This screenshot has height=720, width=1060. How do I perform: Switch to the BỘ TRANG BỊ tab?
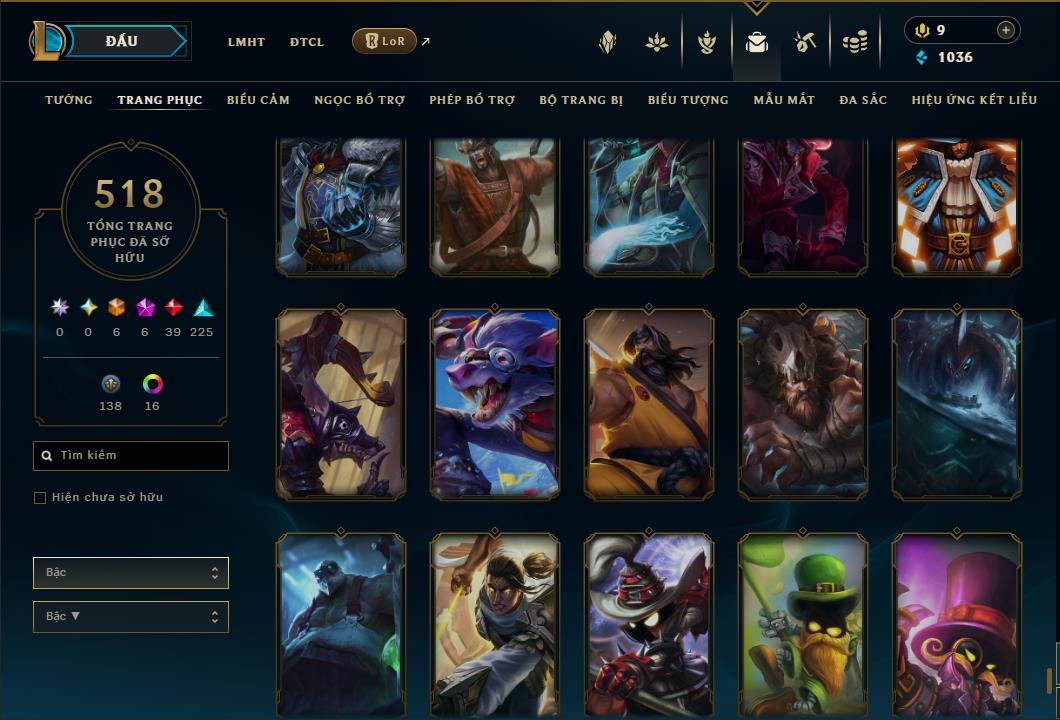(x=581, y=100)
